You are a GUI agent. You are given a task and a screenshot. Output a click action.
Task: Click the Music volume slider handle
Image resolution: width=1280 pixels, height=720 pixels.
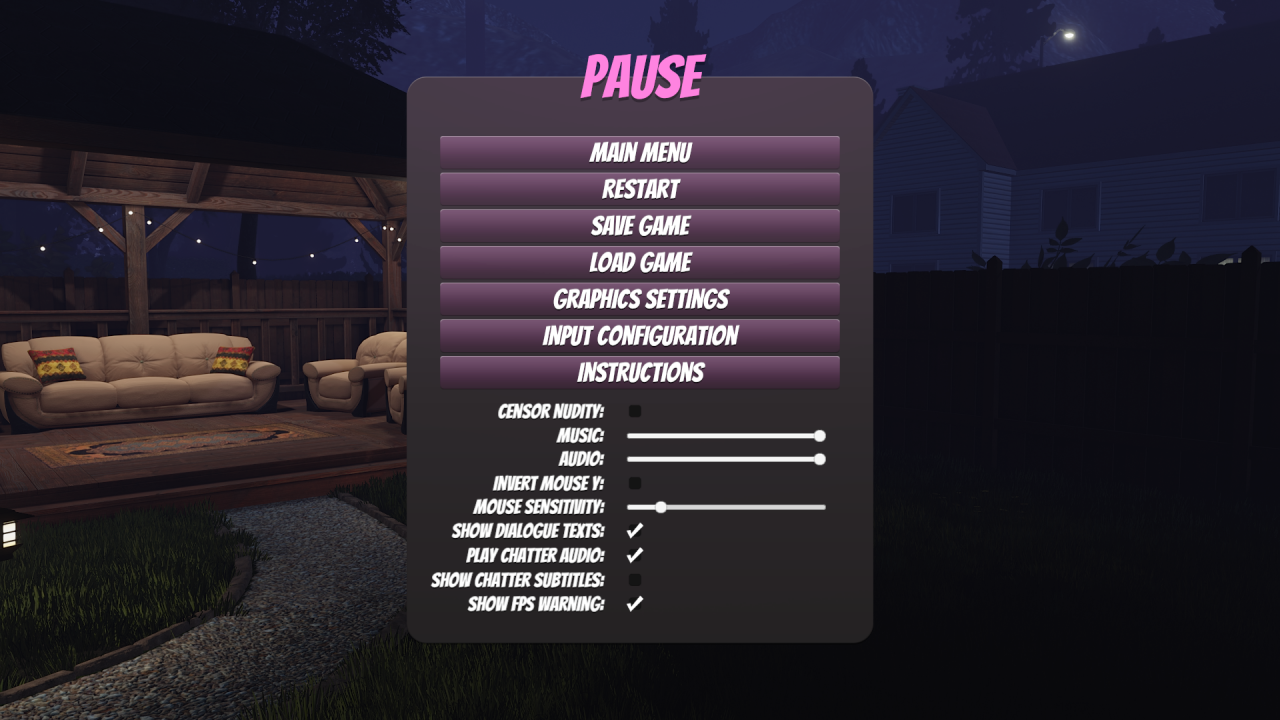(820, 436)
